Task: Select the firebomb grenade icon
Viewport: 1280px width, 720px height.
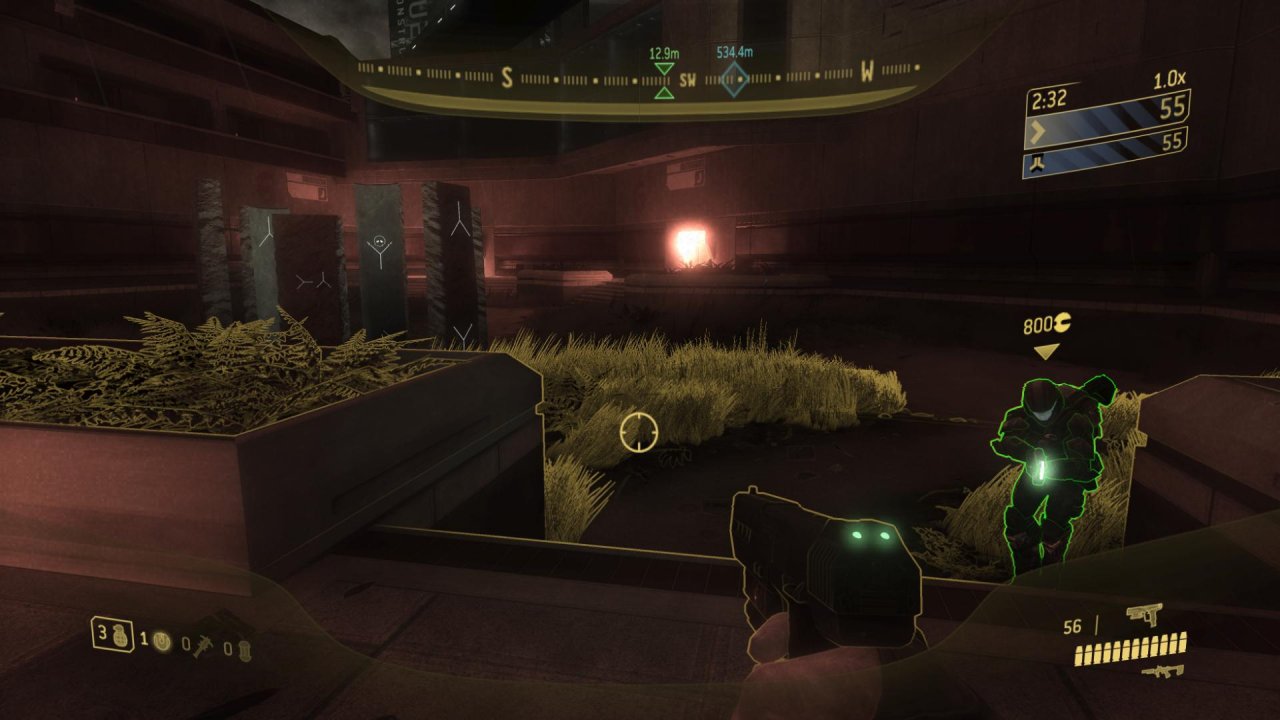Action: 246,649
